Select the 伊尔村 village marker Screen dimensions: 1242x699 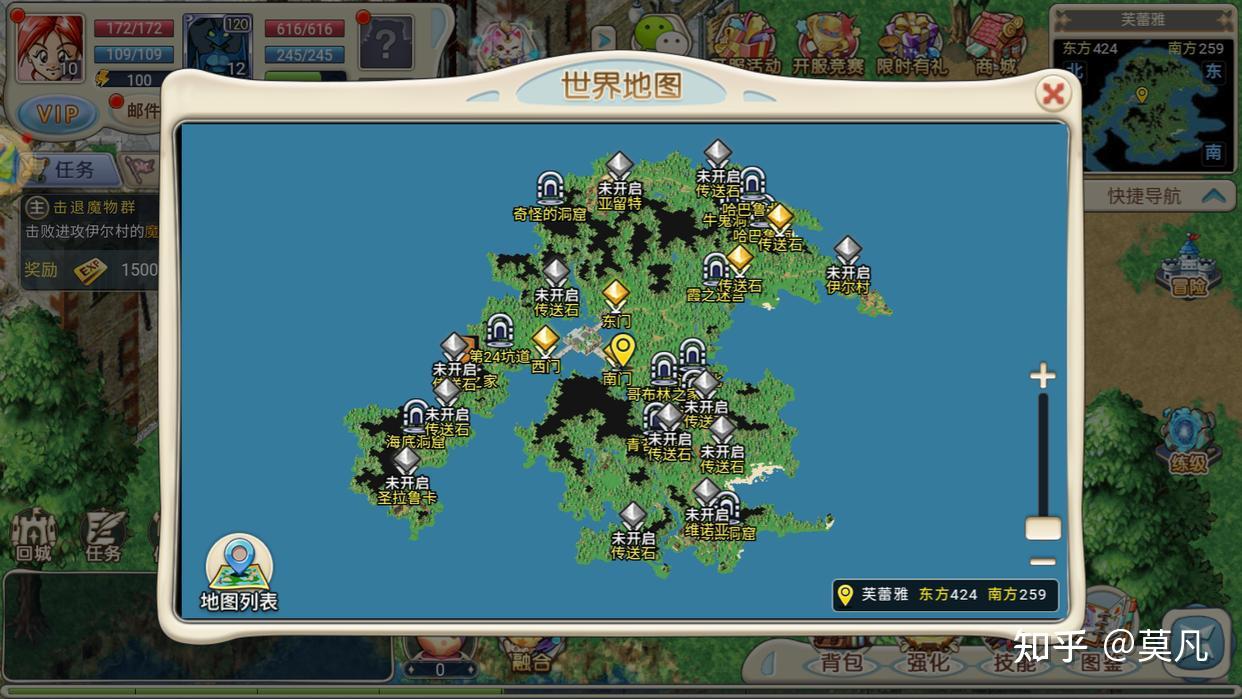[848, 252]
